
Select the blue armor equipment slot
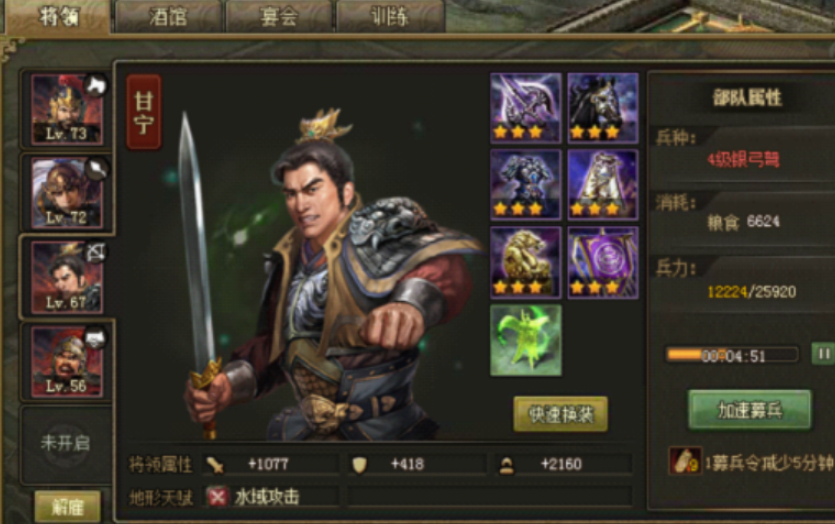coord(526,184)
